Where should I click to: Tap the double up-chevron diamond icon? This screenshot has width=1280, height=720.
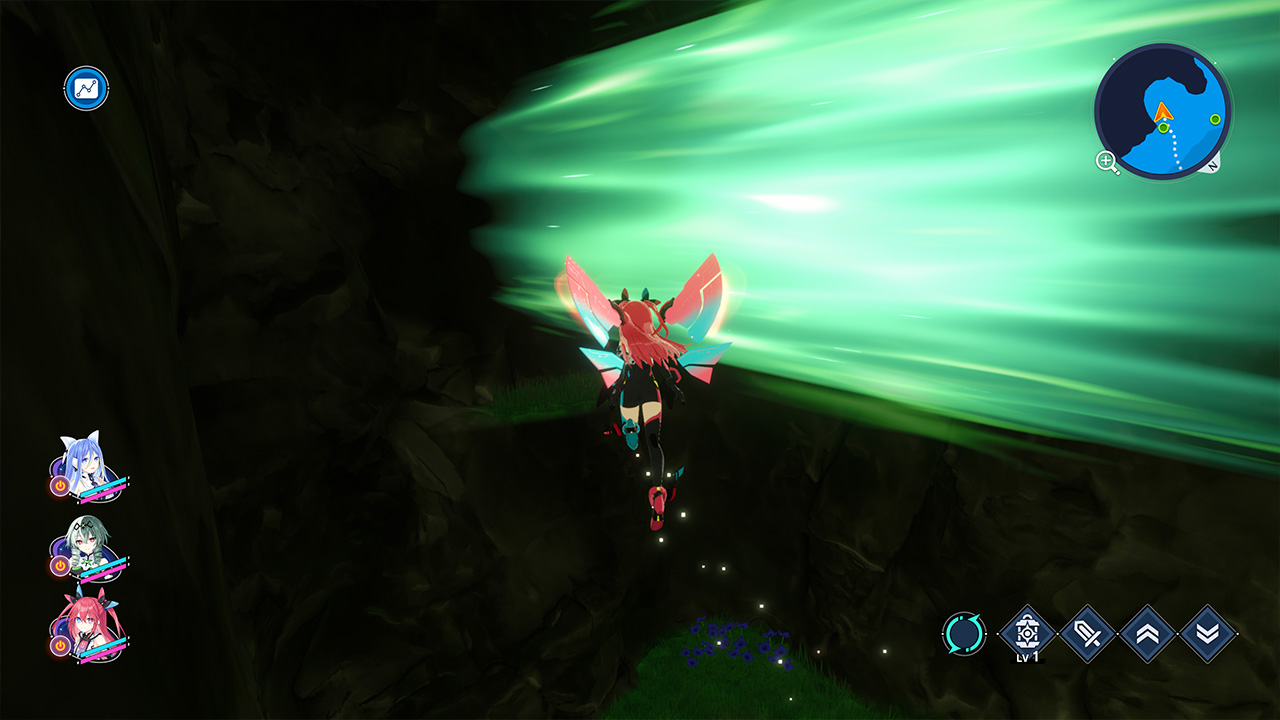click(1147, 634)
